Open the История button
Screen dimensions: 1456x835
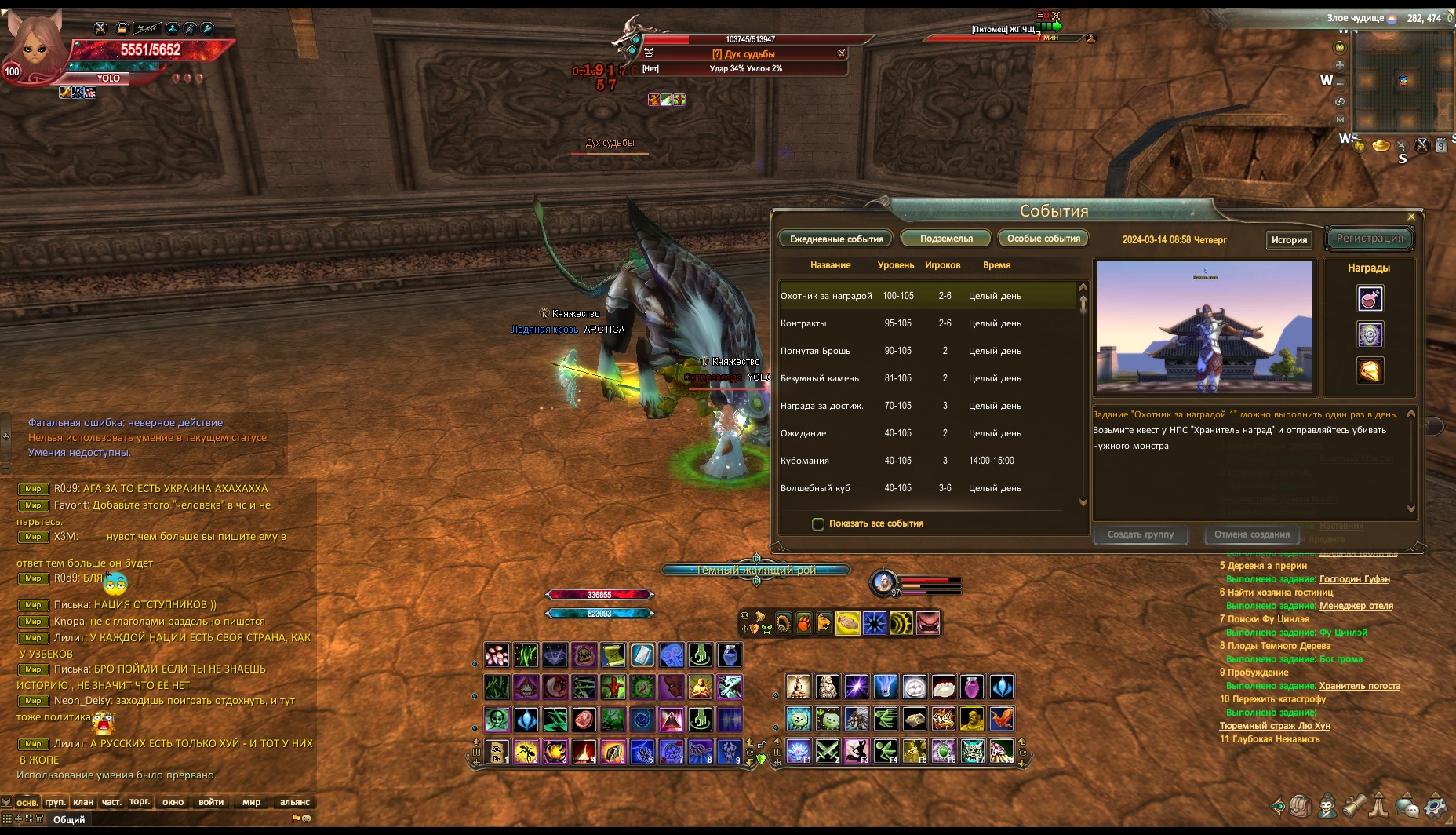pyautogui.click(x=1289, y=240)
